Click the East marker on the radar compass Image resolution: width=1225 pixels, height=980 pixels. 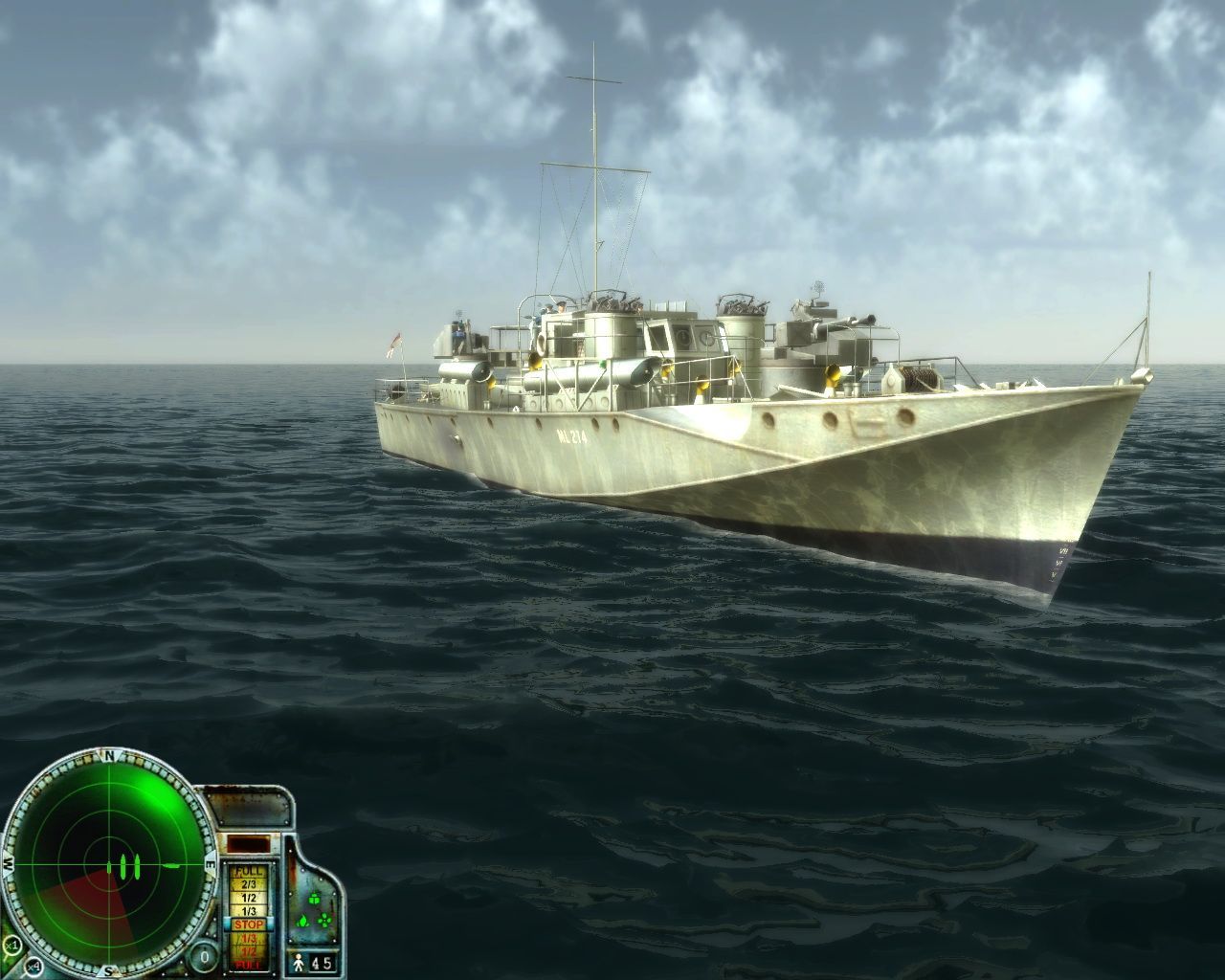tap(210, 864)
